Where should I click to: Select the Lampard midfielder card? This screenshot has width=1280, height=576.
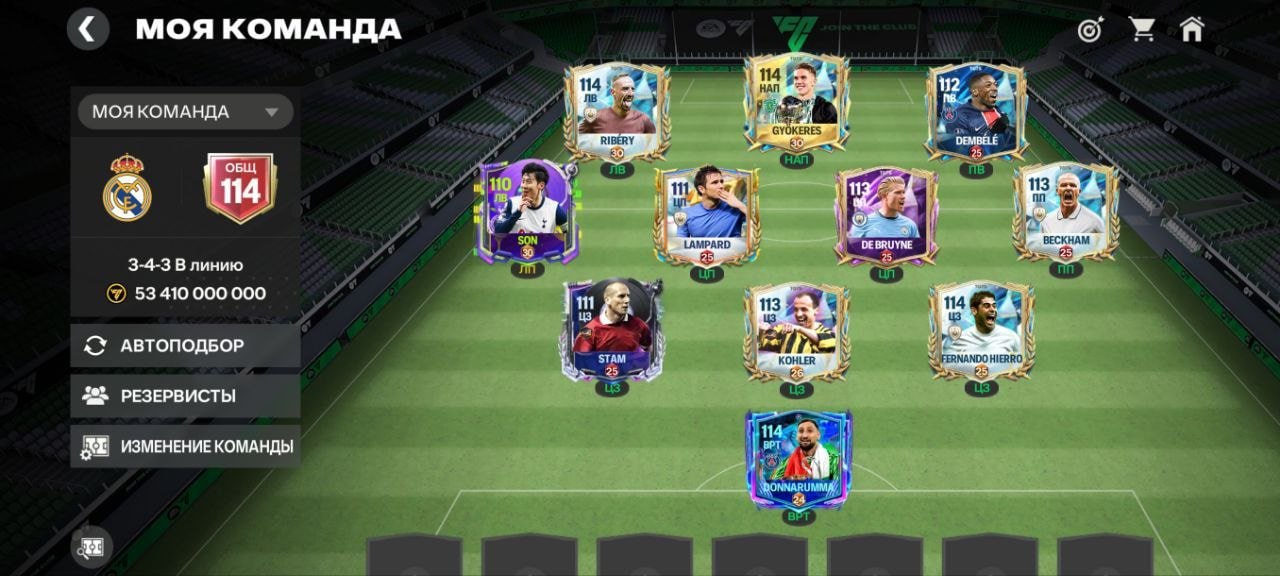(707, 216)
